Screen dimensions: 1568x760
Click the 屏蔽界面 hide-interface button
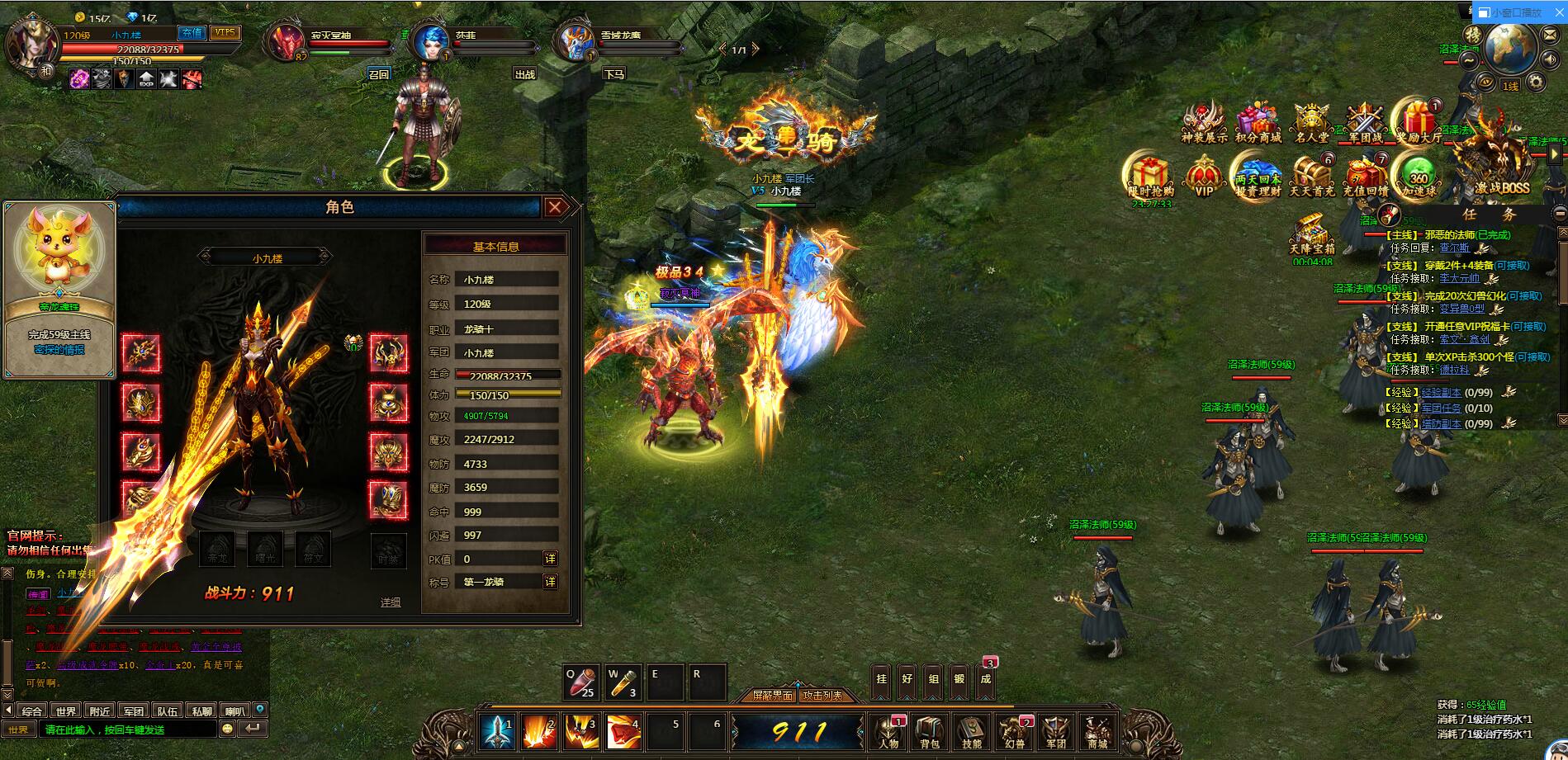tap(773, 696)
